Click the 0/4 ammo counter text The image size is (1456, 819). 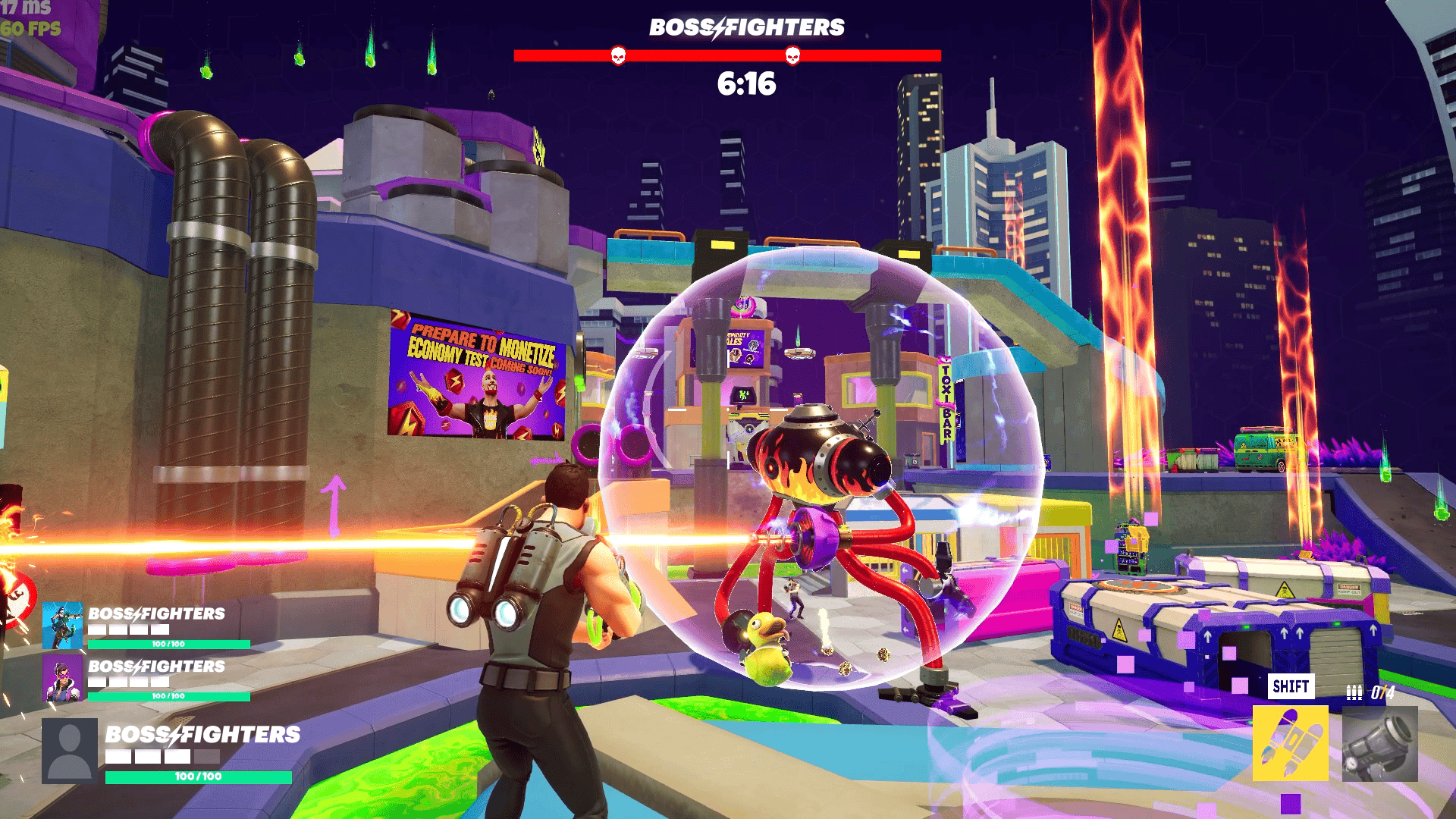pos(1384,690)
